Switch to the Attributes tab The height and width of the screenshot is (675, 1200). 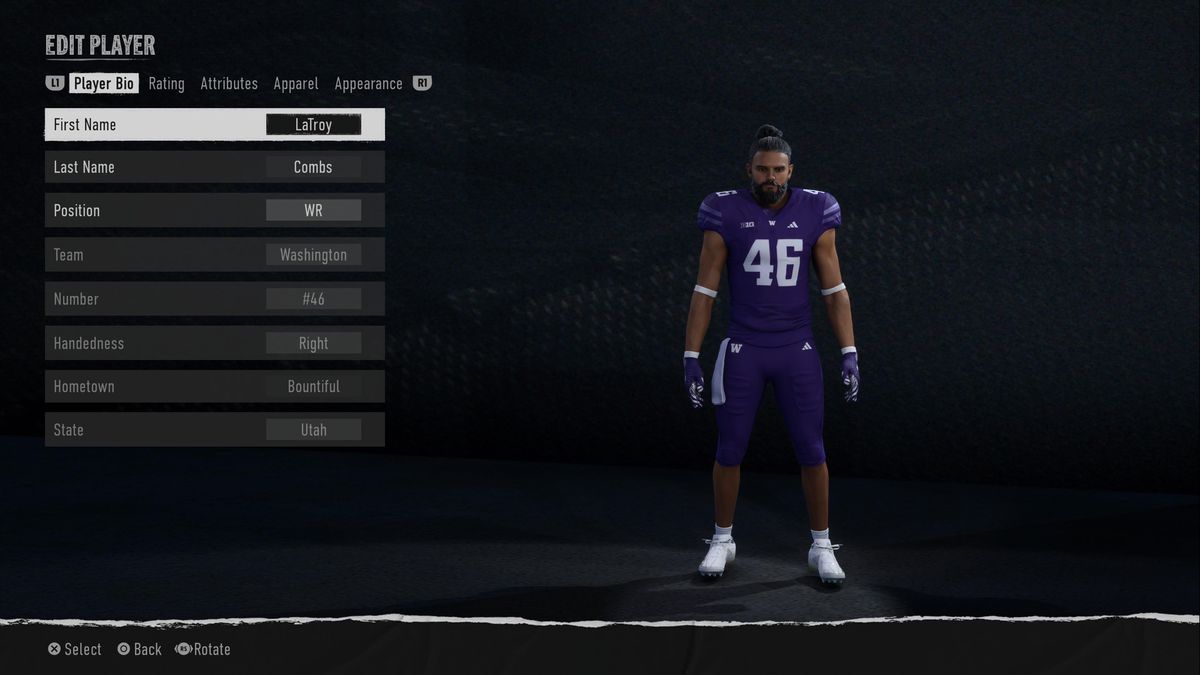[229, 84]
